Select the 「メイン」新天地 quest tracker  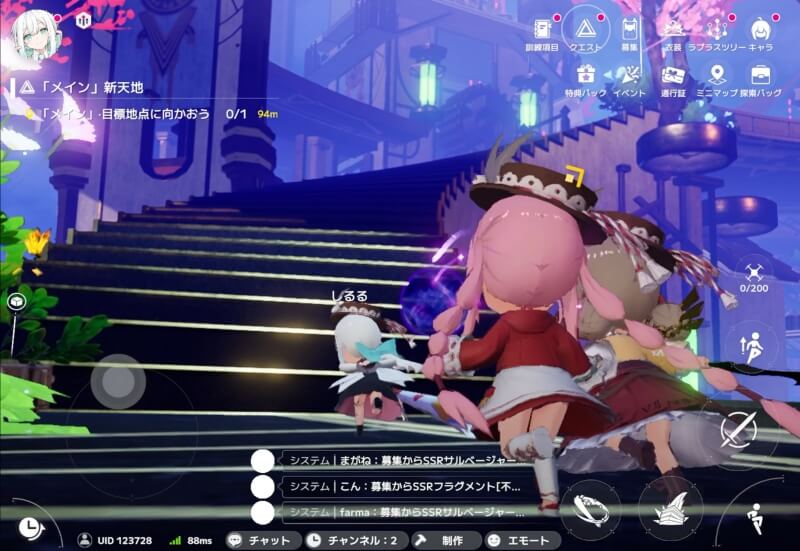(80, 88)
